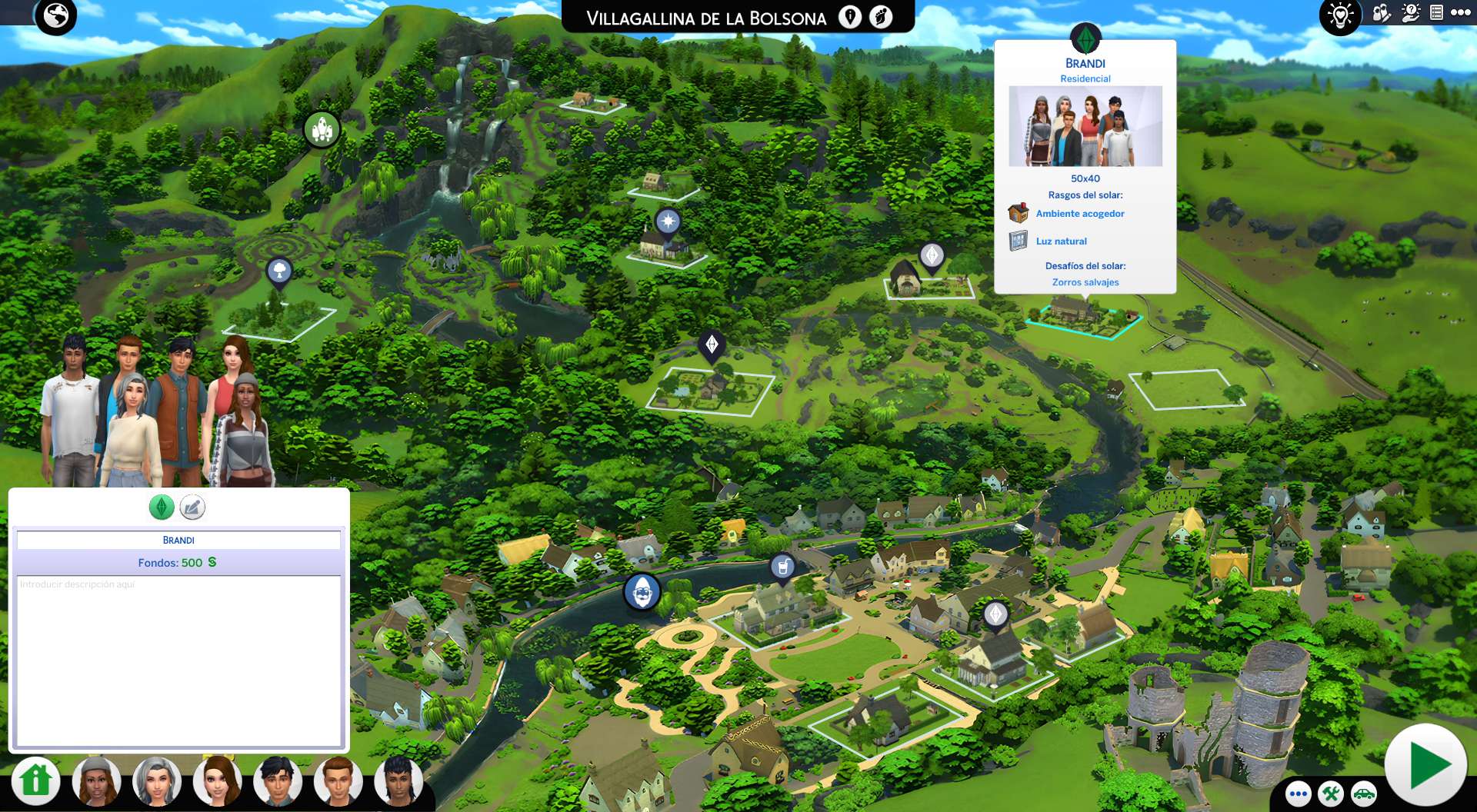Screen dimensions: 1477x812
Task: Click the green plumbob household button
Action: (162, 507)
